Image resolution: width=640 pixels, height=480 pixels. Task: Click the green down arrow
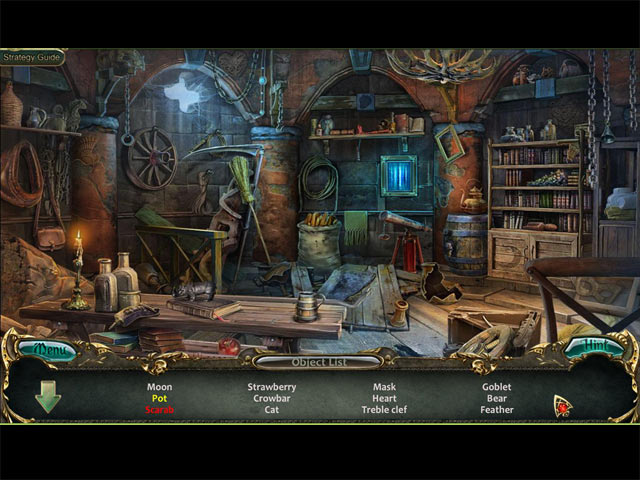(47, 397)
